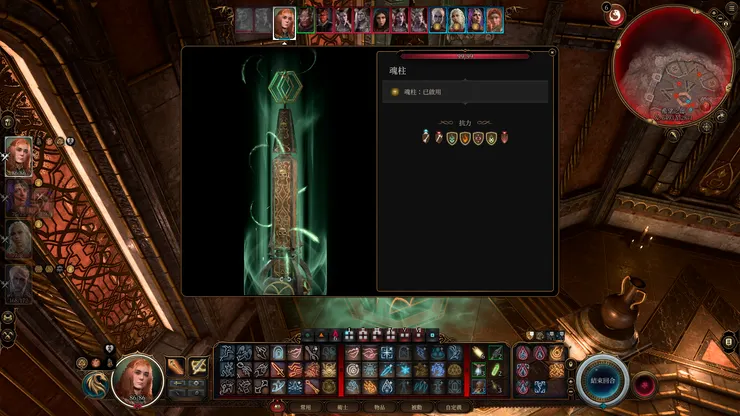Click the round timer icon above the minimap
This screenshot has width=740, height=416.
613,14
